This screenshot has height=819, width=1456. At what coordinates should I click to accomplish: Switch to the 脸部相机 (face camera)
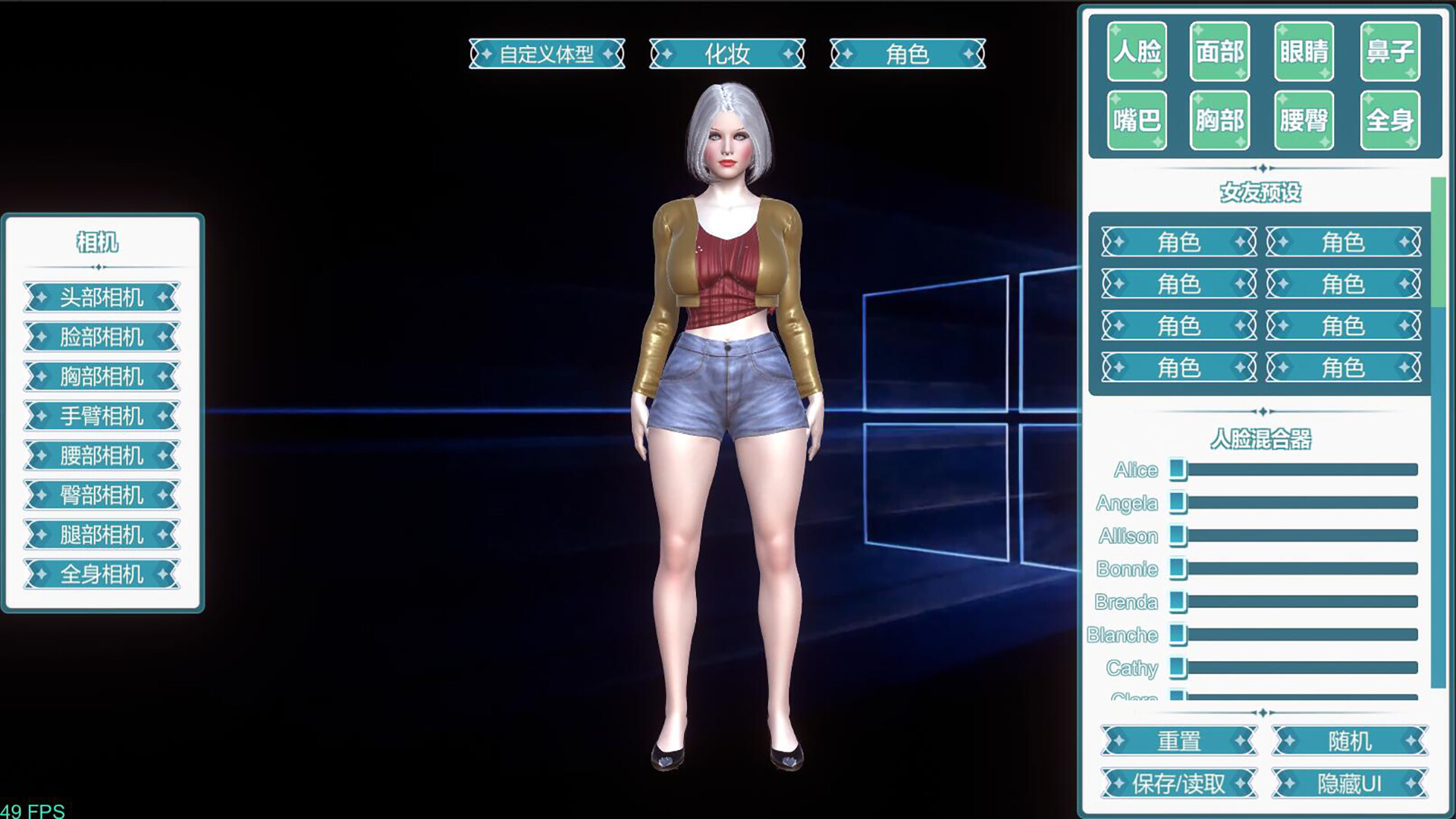[x=102, y=337]
